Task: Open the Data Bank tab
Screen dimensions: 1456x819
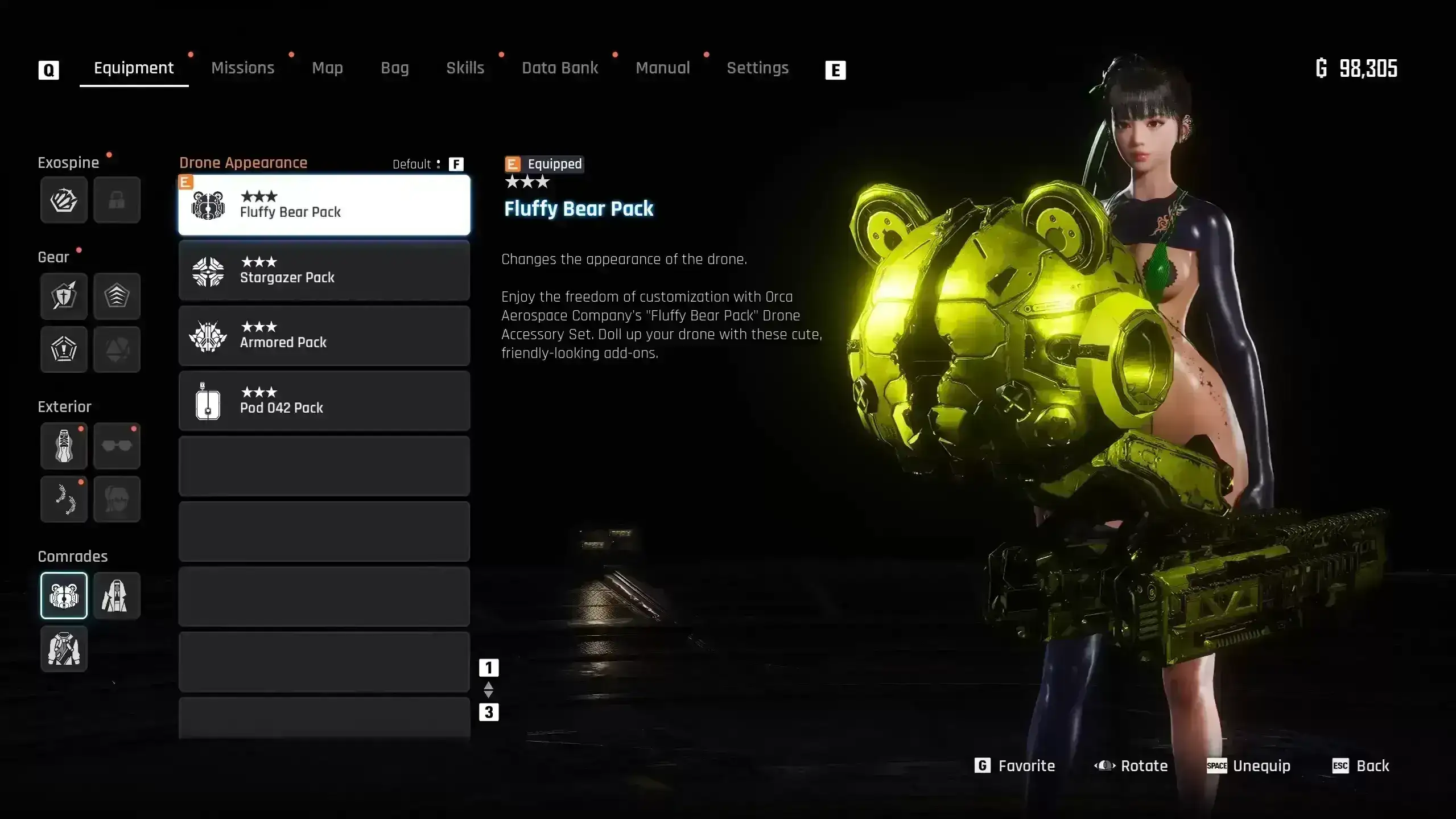Action: tap(559, 68)
